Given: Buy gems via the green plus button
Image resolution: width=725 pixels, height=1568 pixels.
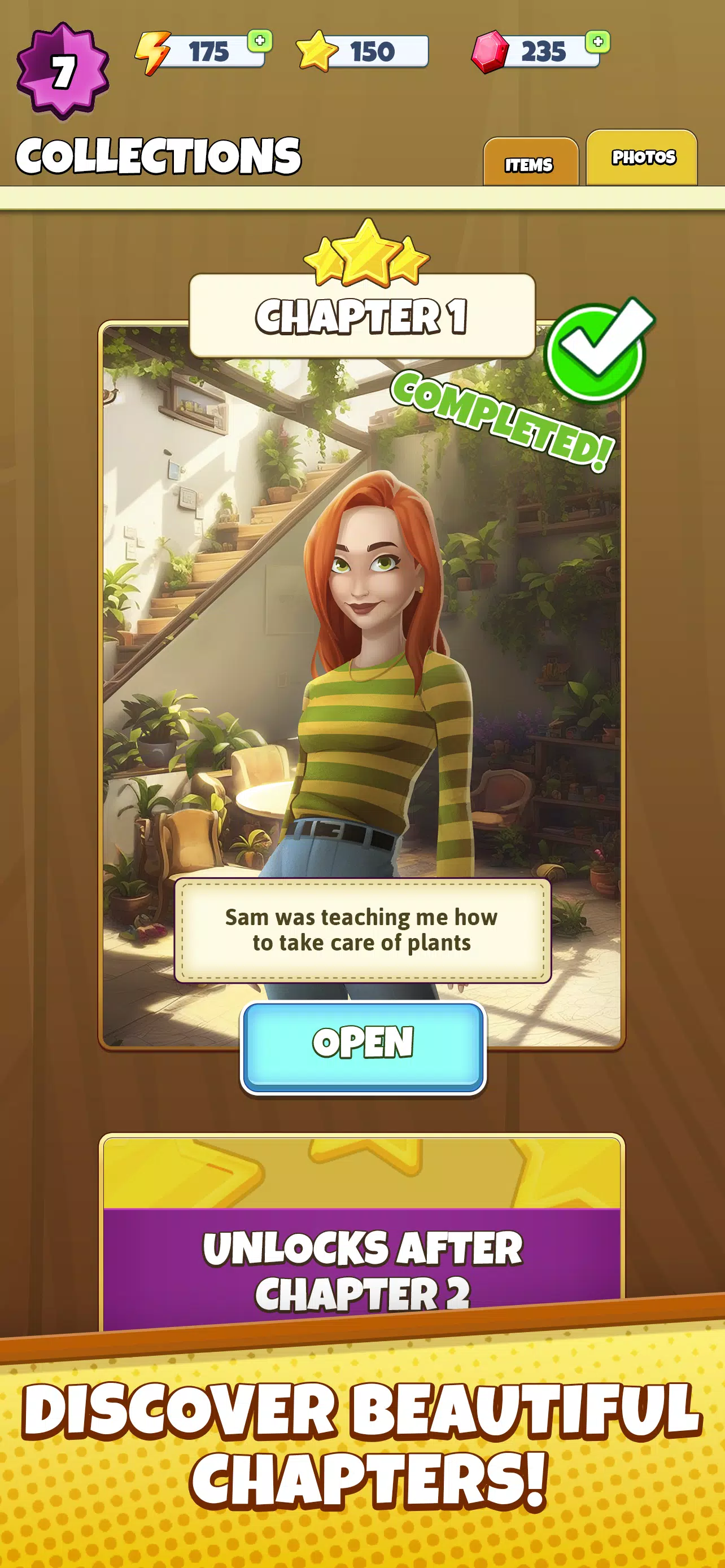Looking at the screenshot, I should pyautogui.click(x=597, y=41).
